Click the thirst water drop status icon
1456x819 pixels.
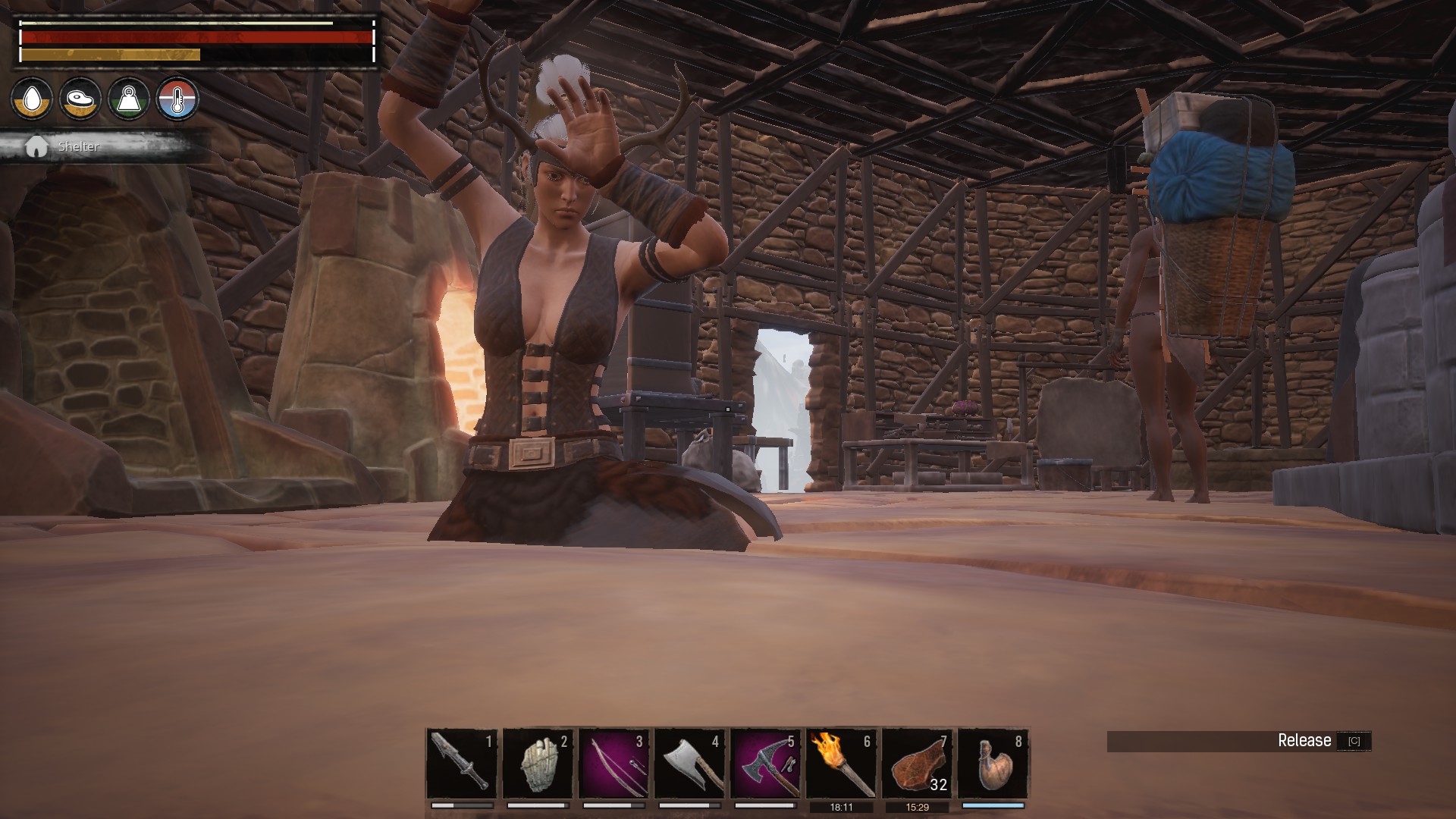pos(32,99)
